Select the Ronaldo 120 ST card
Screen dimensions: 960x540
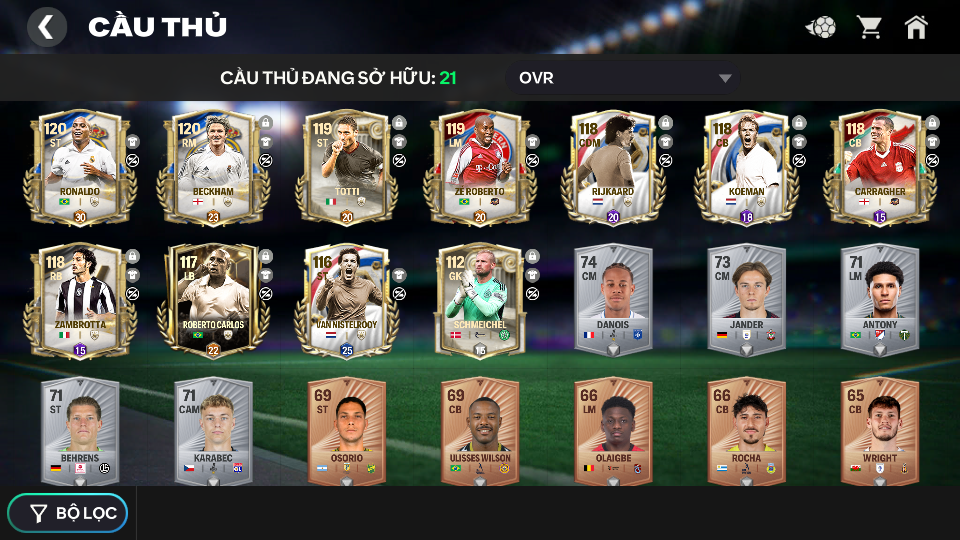coord(79,165)
